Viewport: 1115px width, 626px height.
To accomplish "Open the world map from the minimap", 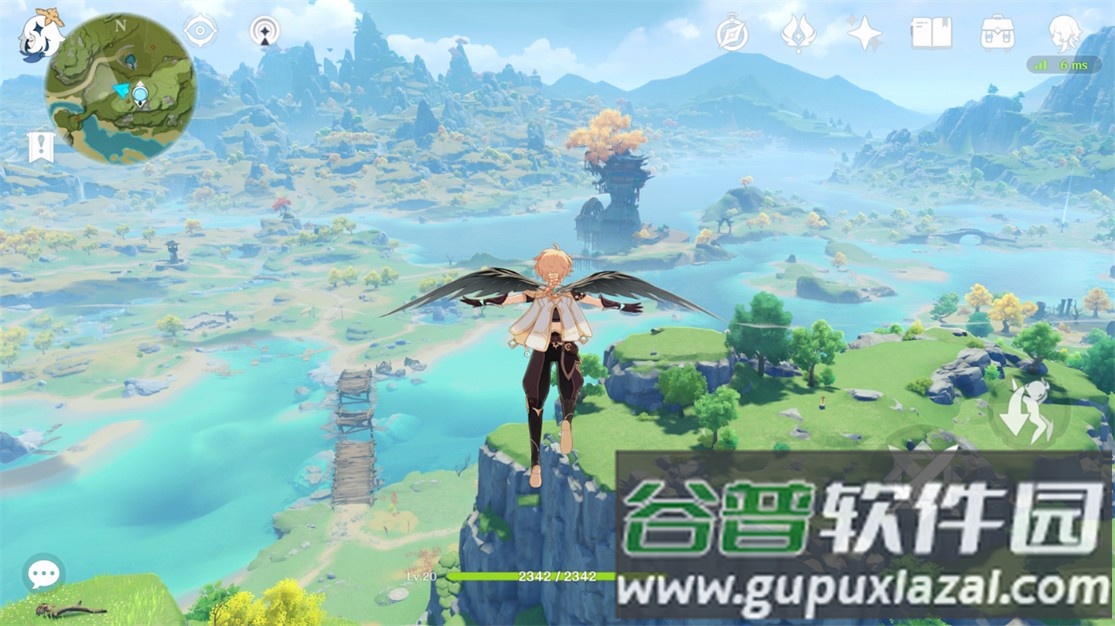I will [x=119, y=90].
